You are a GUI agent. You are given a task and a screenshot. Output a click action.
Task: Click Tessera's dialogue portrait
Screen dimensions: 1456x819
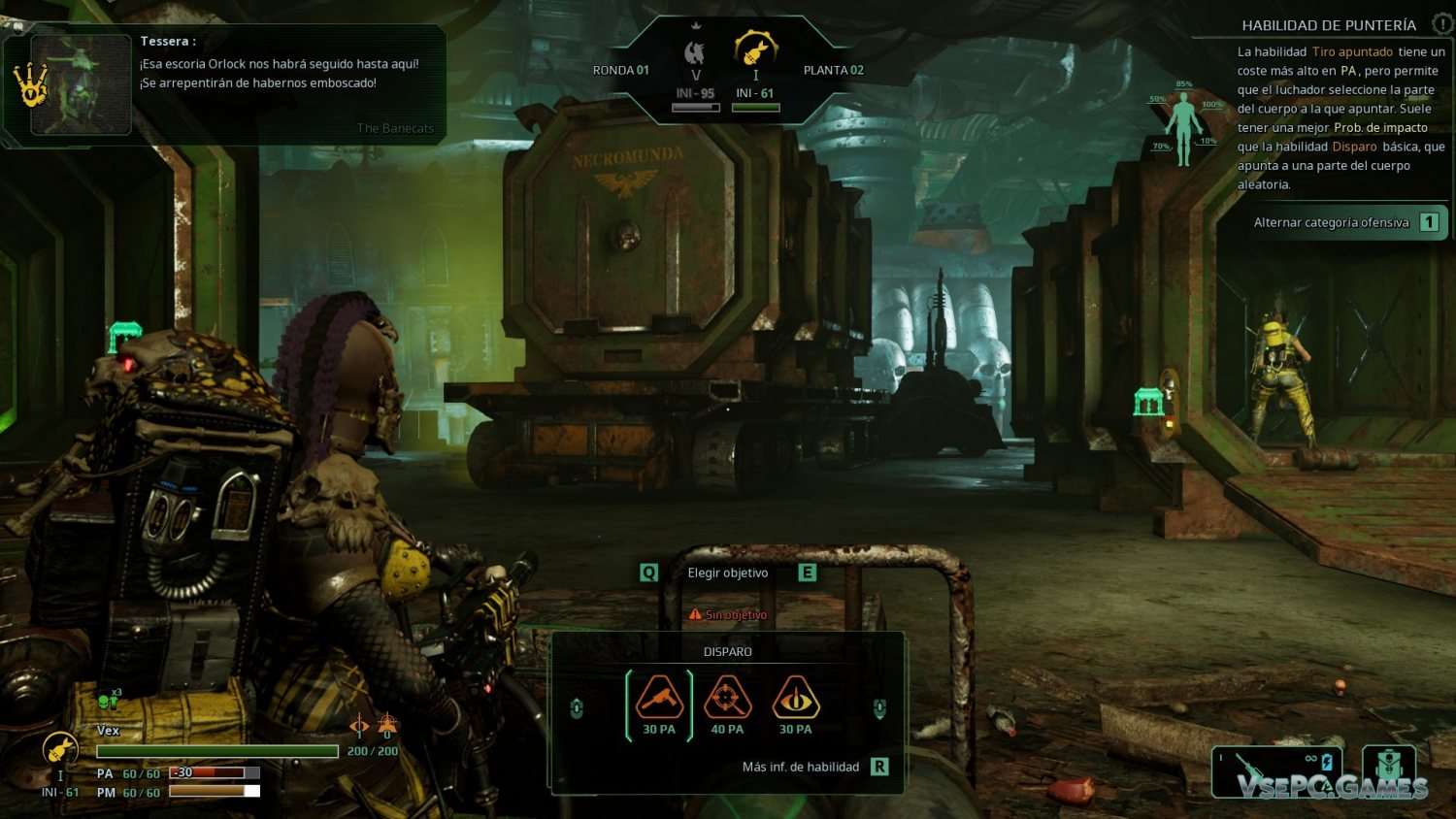pyautogui.click(x=82, y=85)
